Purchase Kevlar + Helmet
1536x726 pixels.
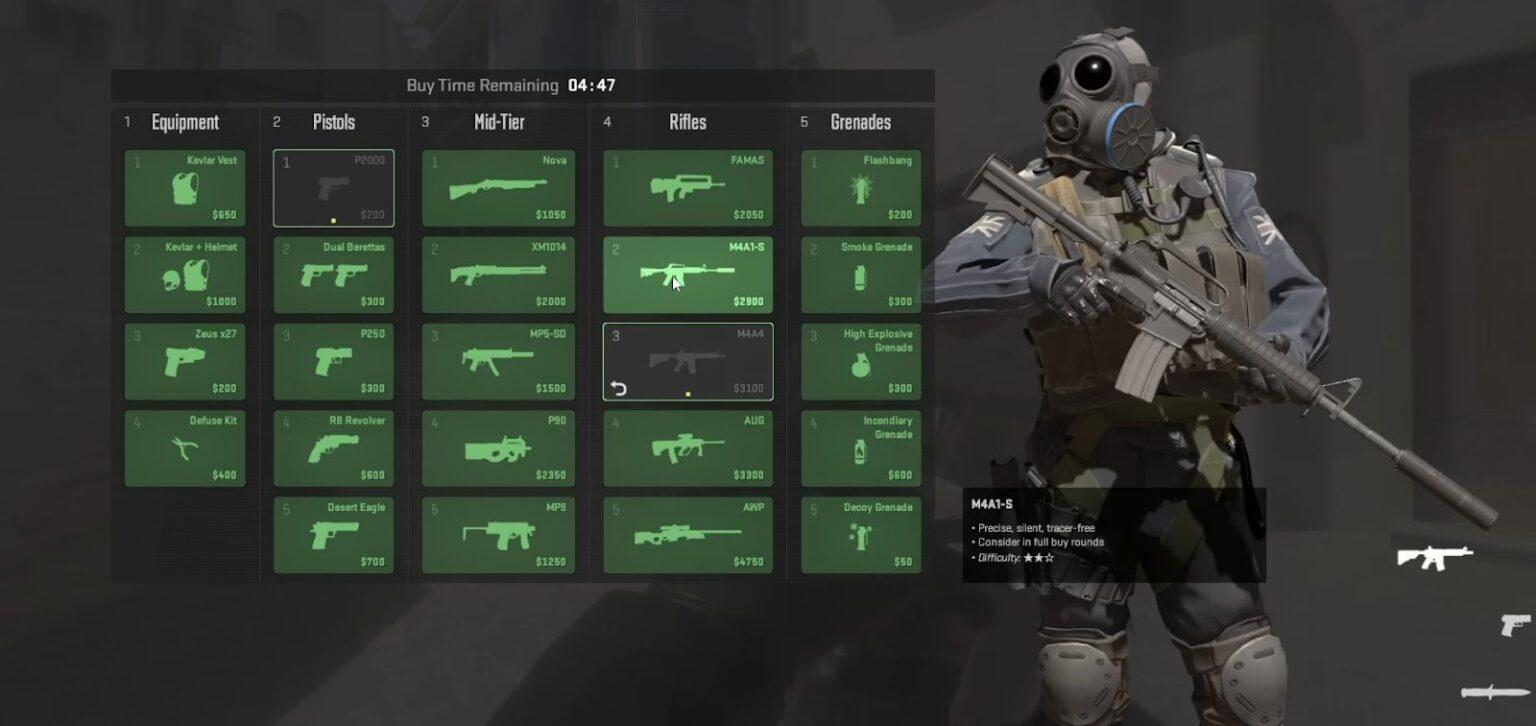pyautogui.click(x=184, y=274)
